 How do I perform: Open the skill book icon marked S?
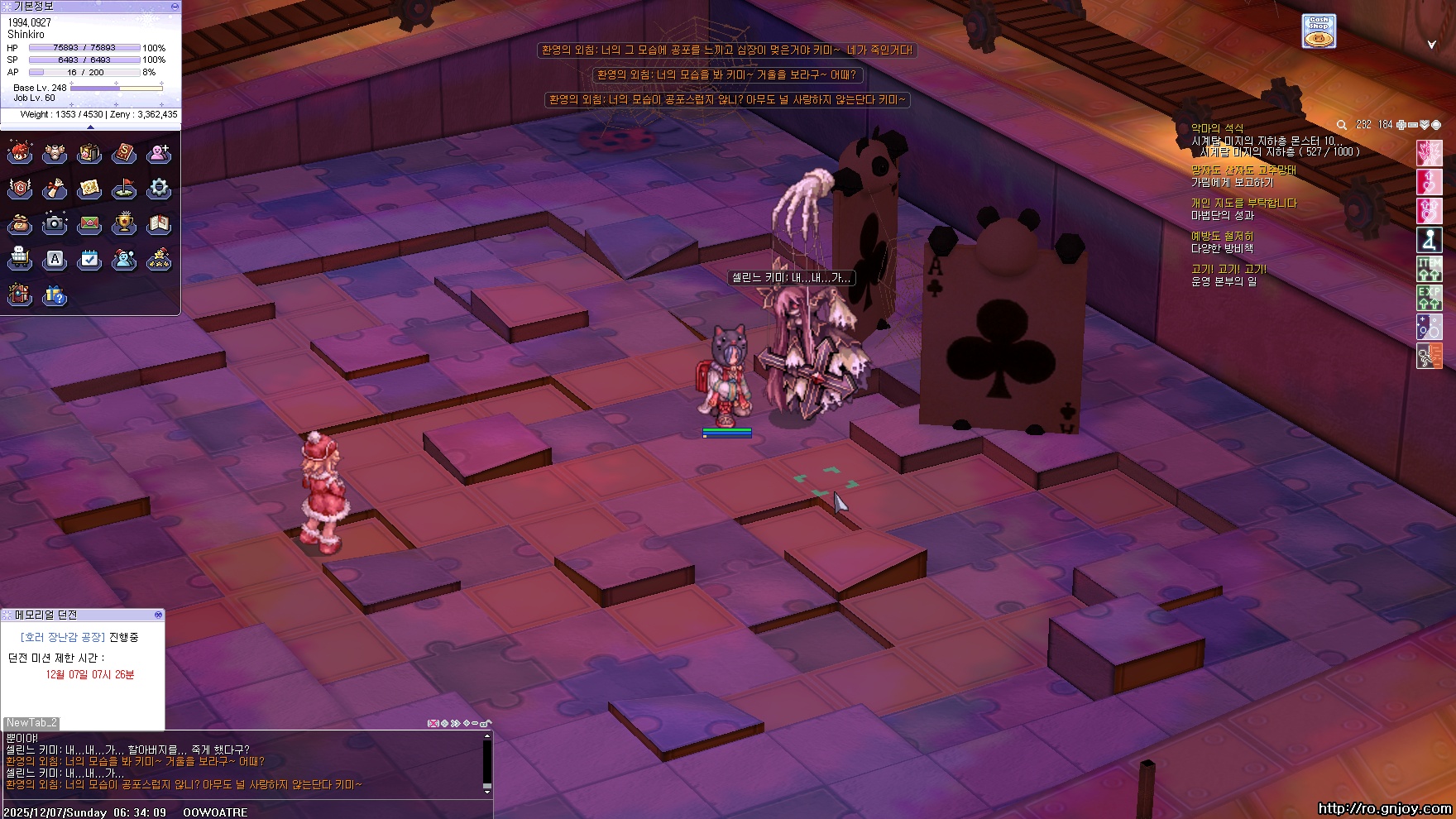point(124,153)
